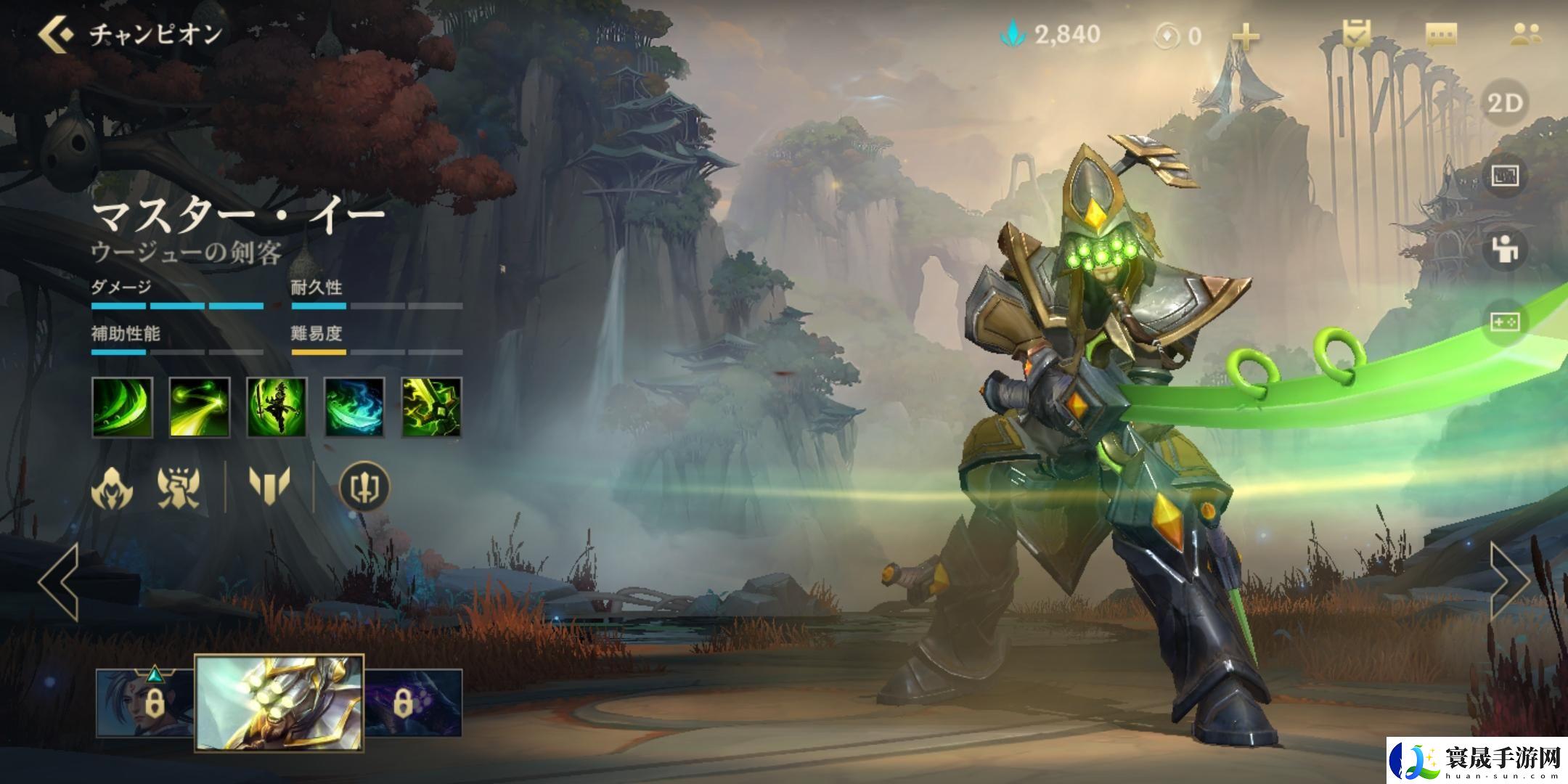The height and width of the screenshot is (784, 1568).
Task: Select the Highlander ultimate ability icon
Action: (x=432, y=407)
